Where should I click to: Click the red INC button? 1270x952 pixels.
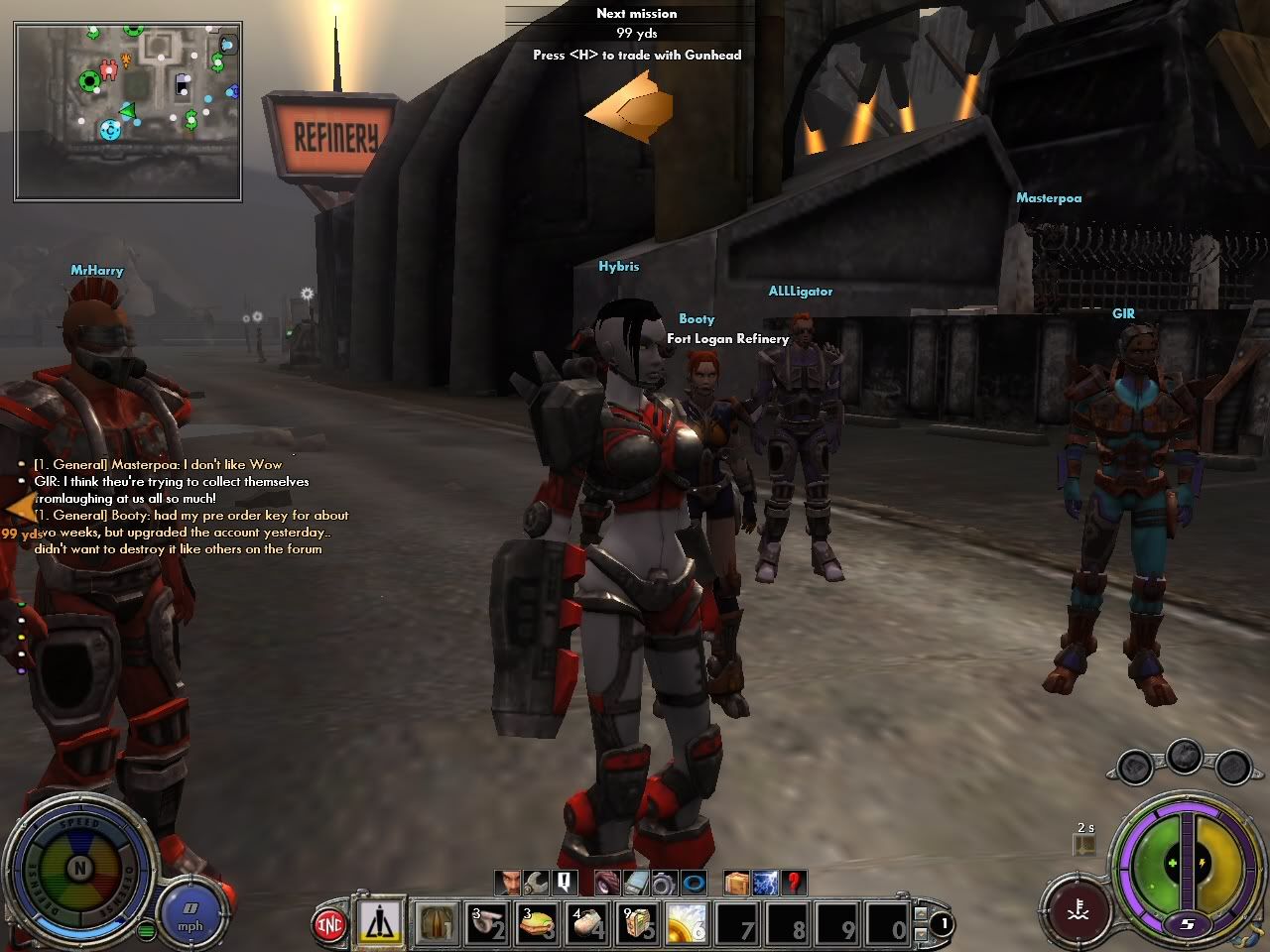pyautogui.click(x=329, y=925)
